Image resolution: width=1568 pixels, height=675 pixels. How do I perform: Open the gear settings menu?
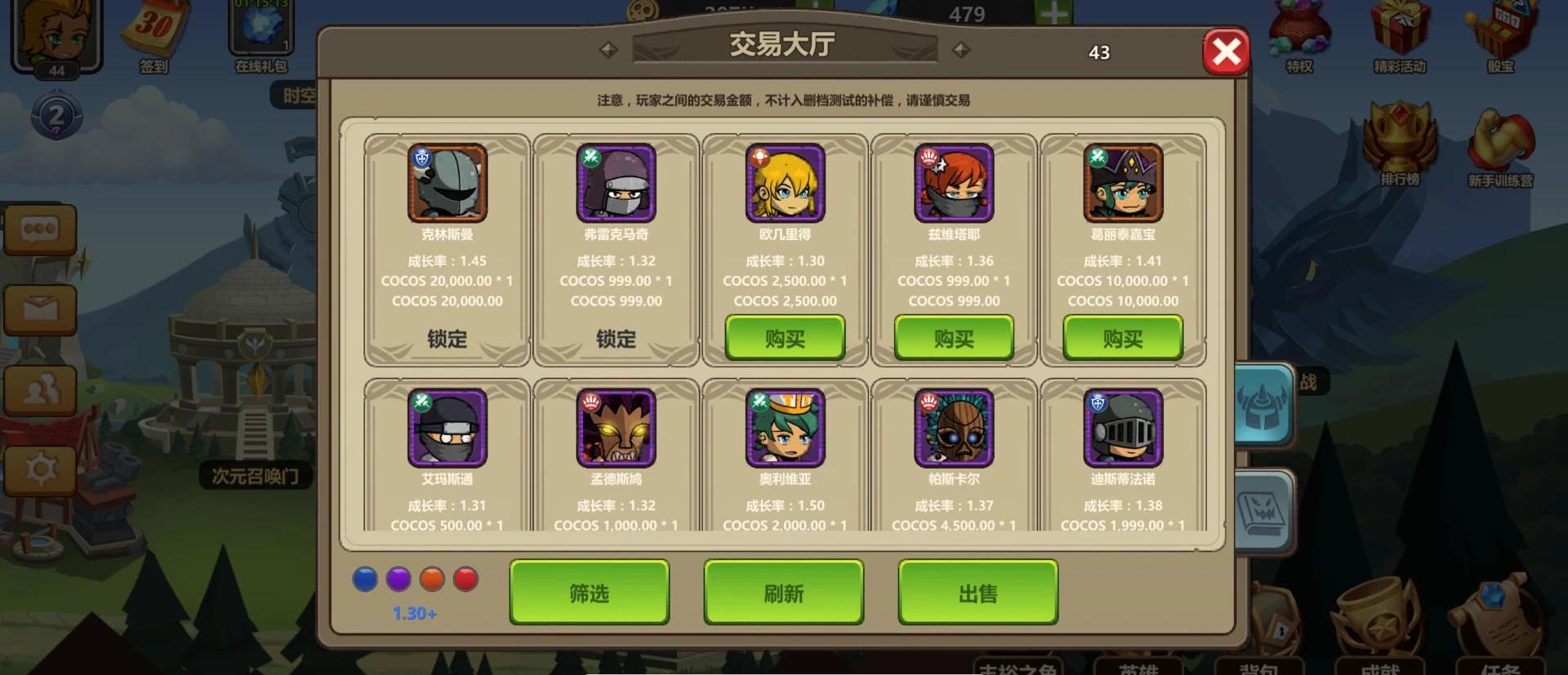point(40,469)
